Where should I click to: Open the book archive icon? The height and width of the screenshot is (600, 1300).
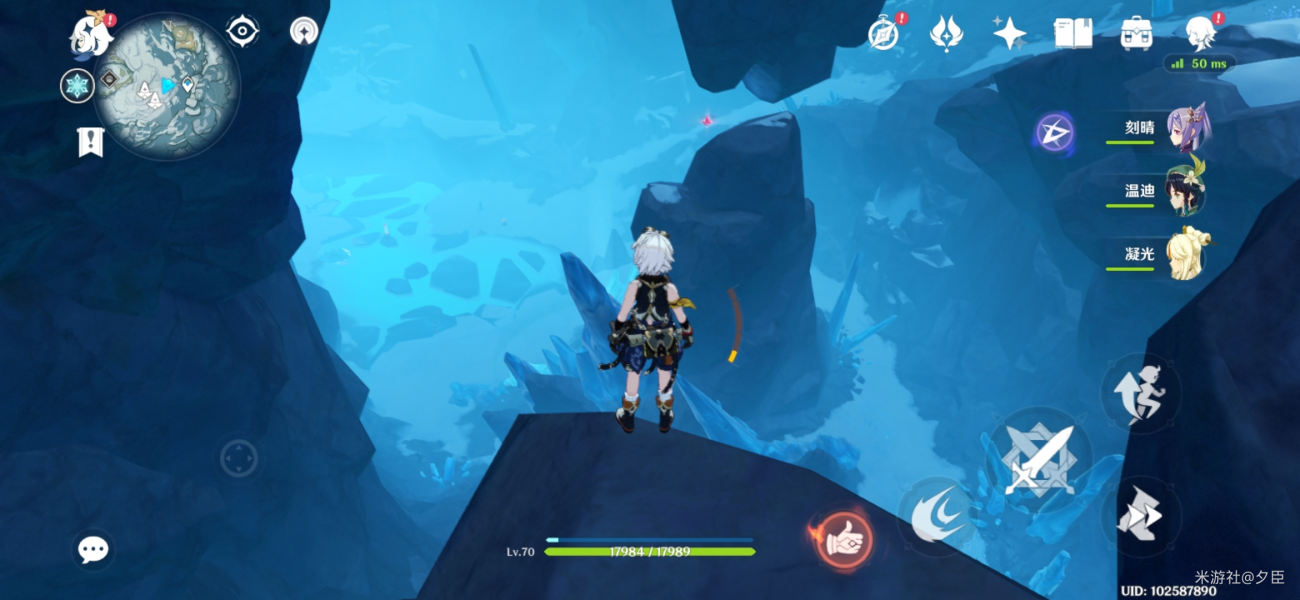[1073, 34]
